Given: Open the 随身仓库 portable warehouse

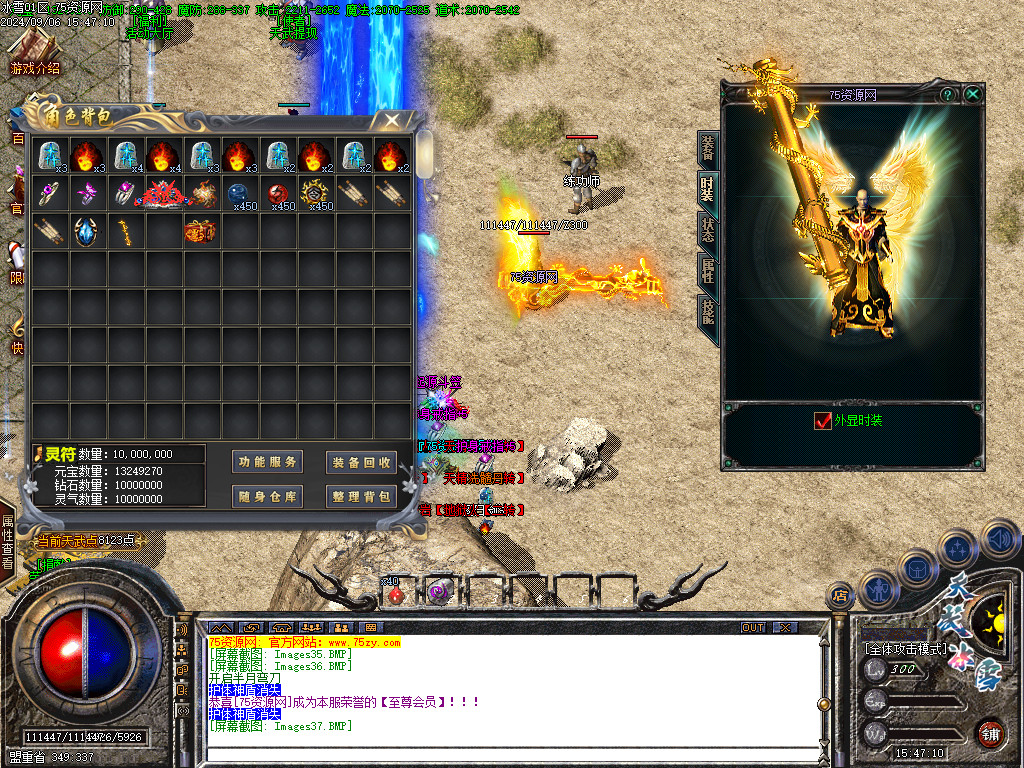Looking at the screenshot, I should click(x=268, y=496).
